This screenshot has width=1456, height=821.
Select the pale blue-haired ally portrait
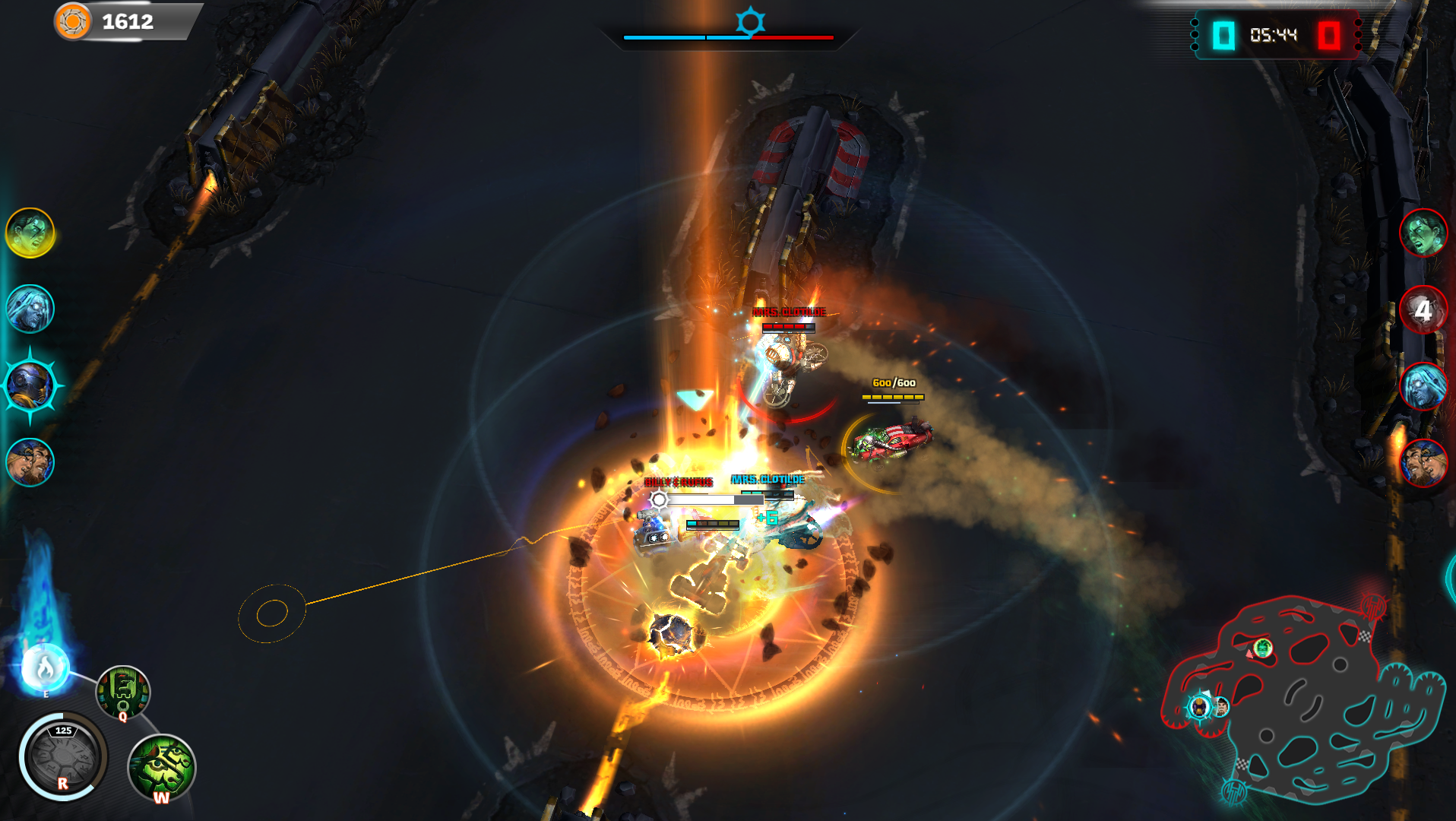(30, 309)
